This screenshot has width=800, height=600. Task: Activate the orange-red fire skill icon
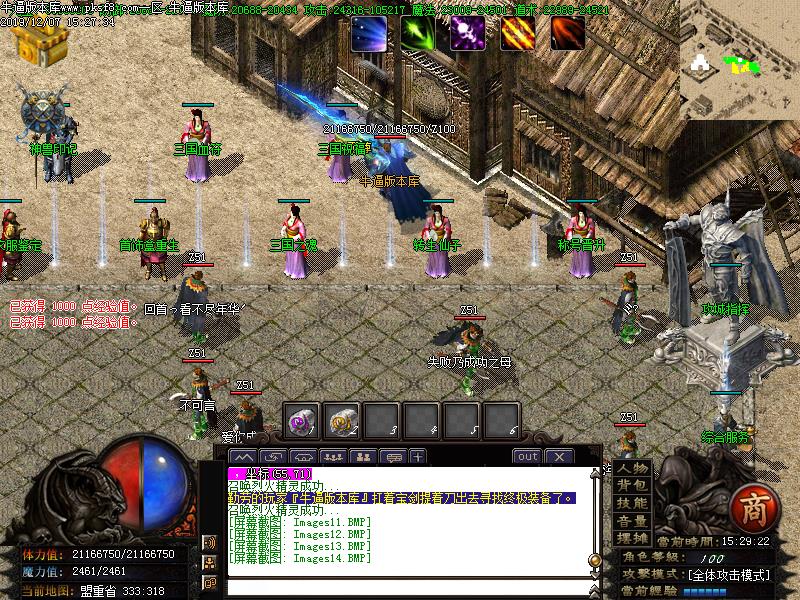[567, 33]
